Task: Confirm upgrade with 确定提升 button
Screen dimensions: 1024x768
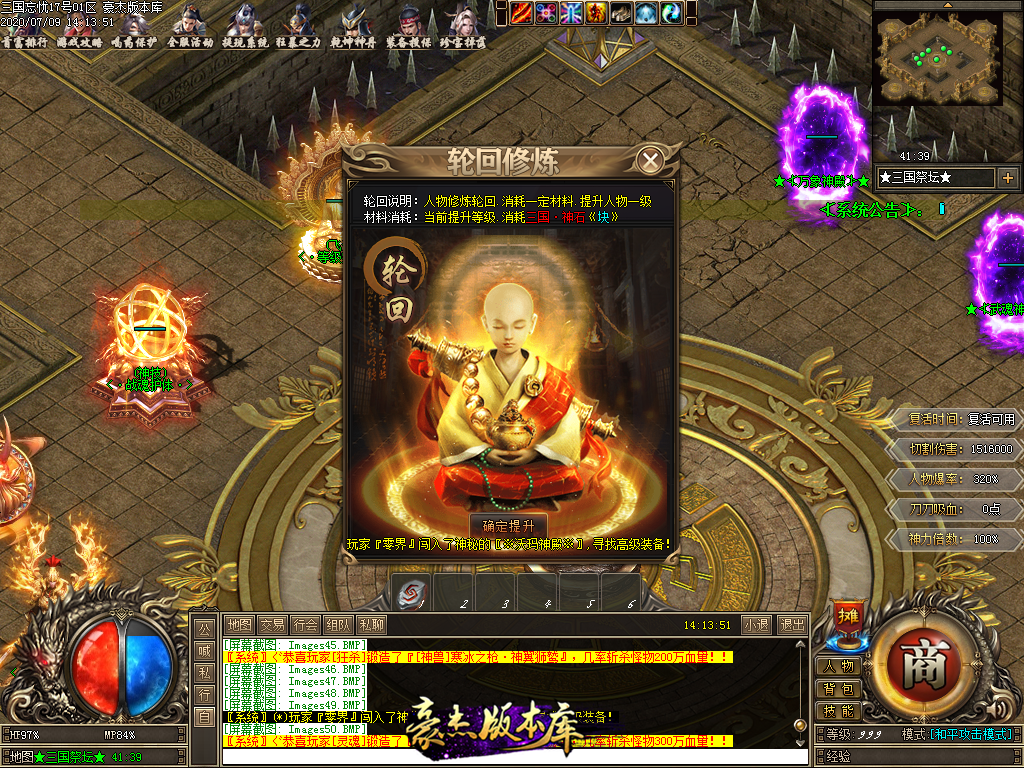Action: [x=508, y=526]
